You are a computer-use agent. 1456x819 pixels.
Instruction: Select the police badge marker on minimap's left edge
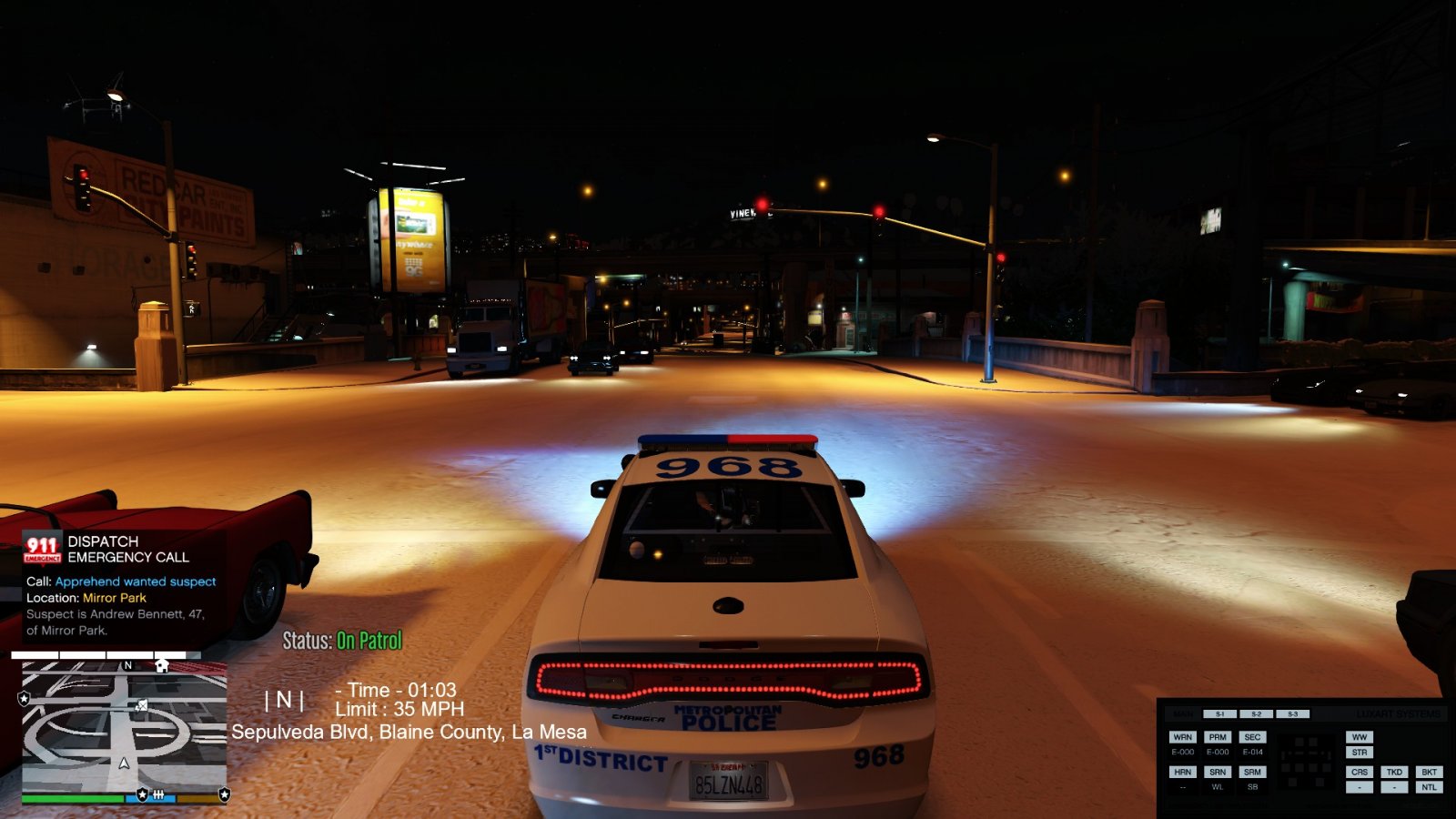click(x=25, y=698)
